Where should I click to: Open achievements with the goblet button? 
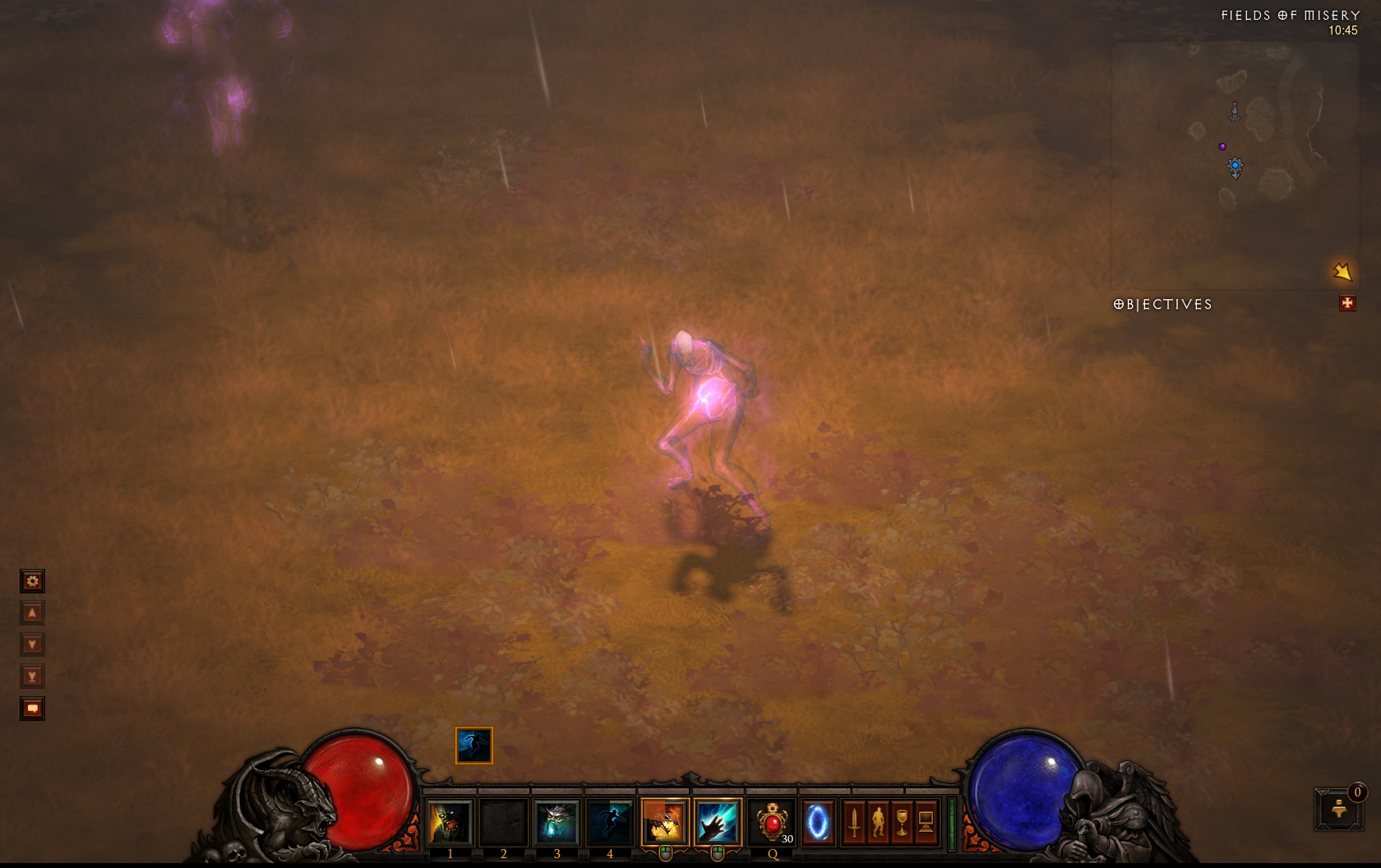[x=902, y=822]
